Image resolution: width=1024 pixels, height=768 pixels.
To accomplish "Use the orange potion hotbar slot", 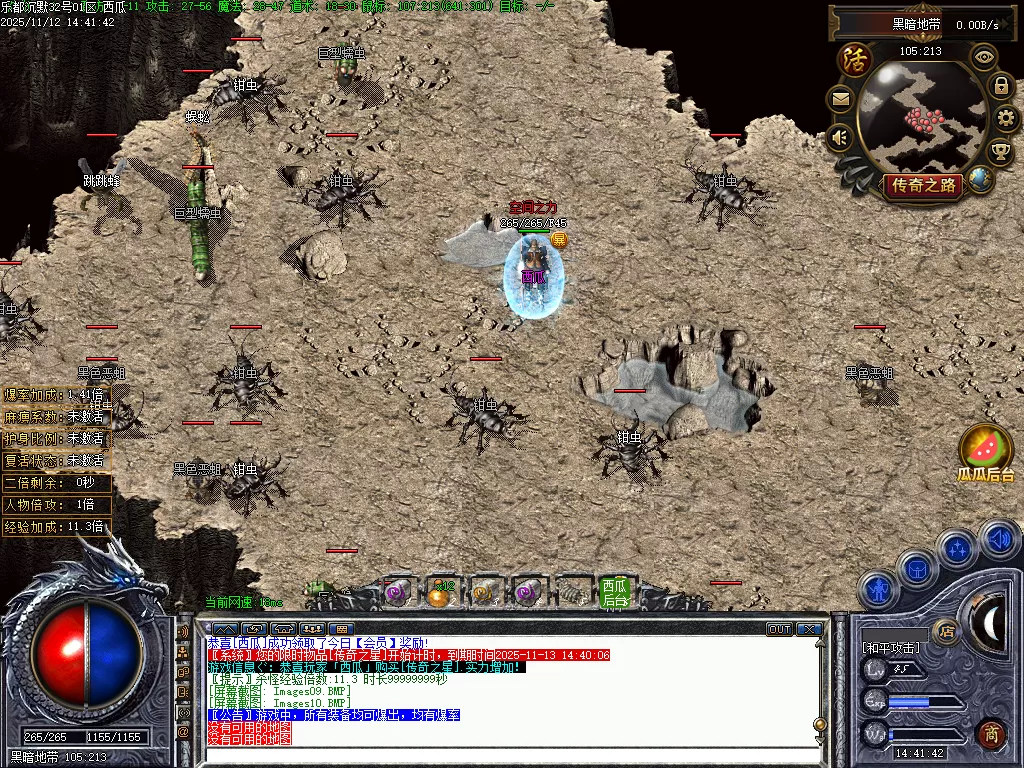I will [438, 593].
